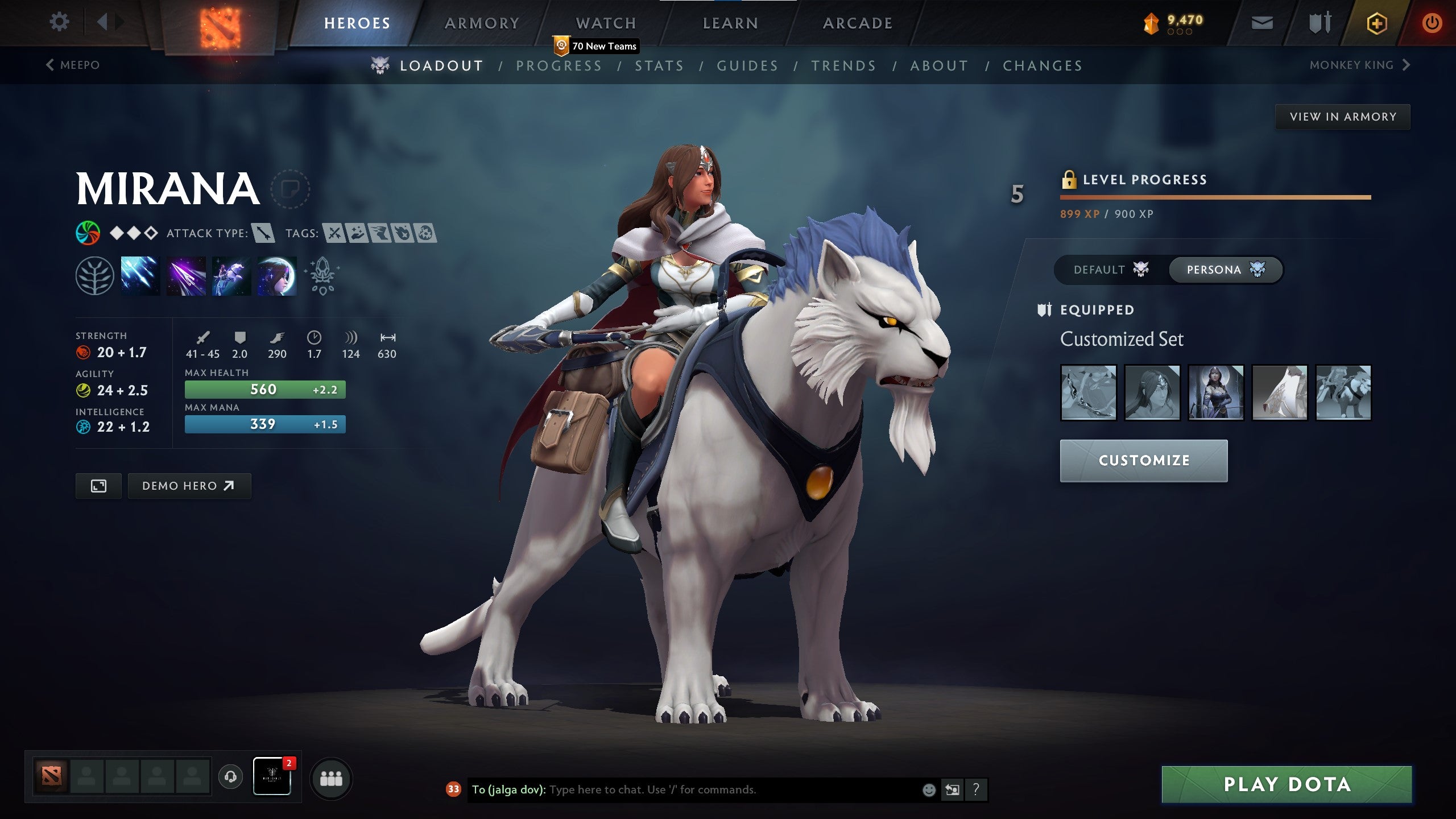Open notifications via the envelope icon
The image size is (1456, 819).
pos(1261,22)
